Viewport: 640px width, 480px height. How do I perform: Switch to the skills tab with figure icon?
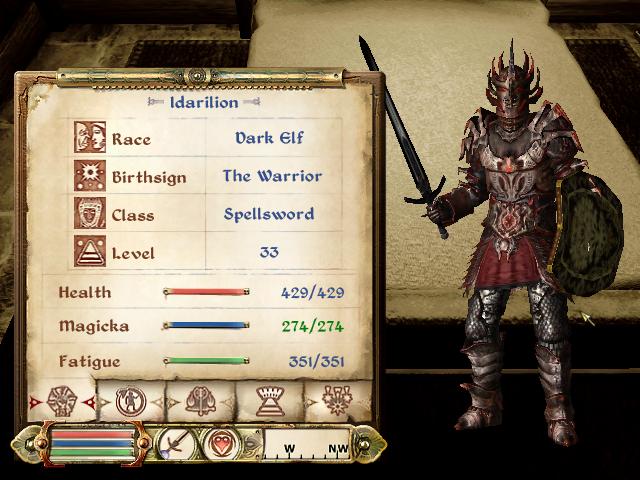click(x=131, y=400)
